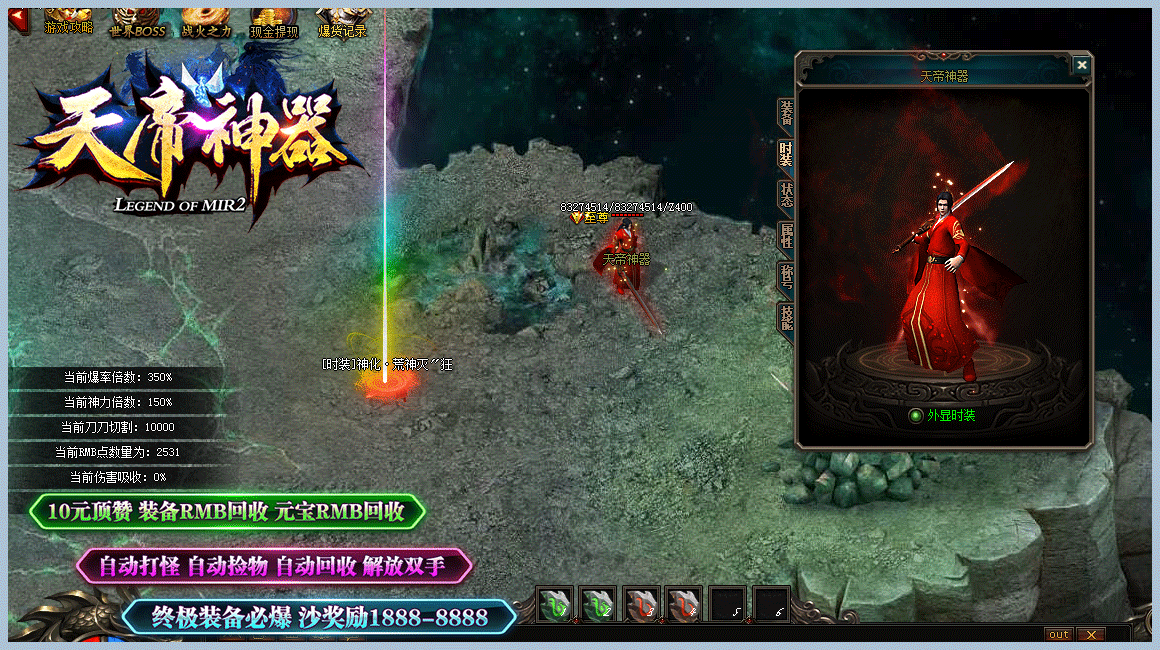Screen dimensions: 1160x650
Task: Collapse the top menu with the red arrow
Action: pos(19,18)
